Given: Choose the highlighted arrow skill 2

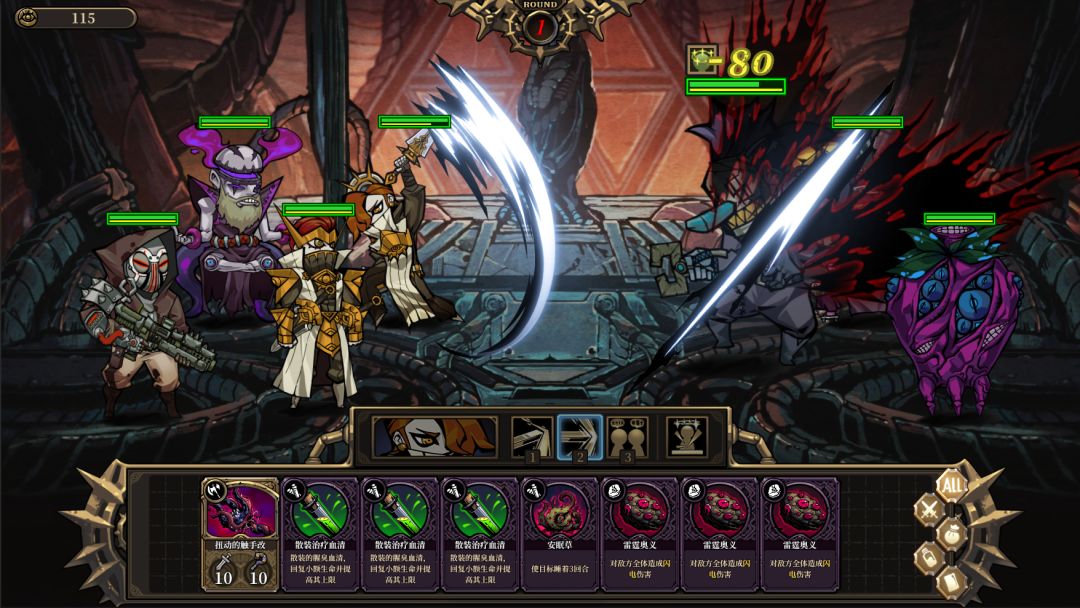Looking at the screenshot, I should pyautogui.click(x=579, y=437).
